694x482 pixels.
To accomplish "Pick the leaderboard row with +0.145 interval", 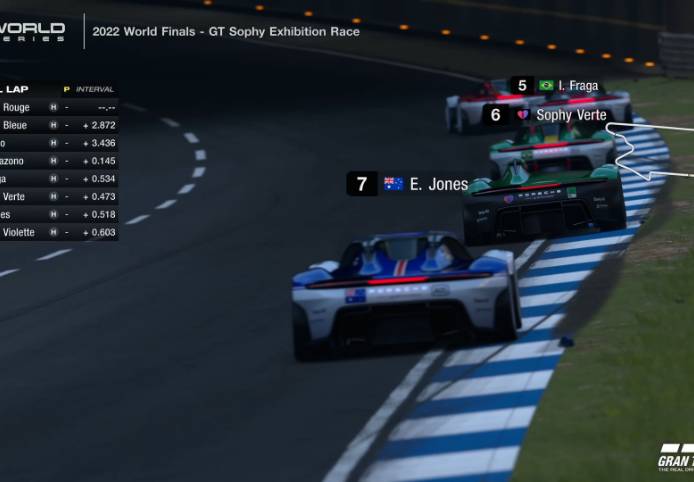I will pos(58,160).
